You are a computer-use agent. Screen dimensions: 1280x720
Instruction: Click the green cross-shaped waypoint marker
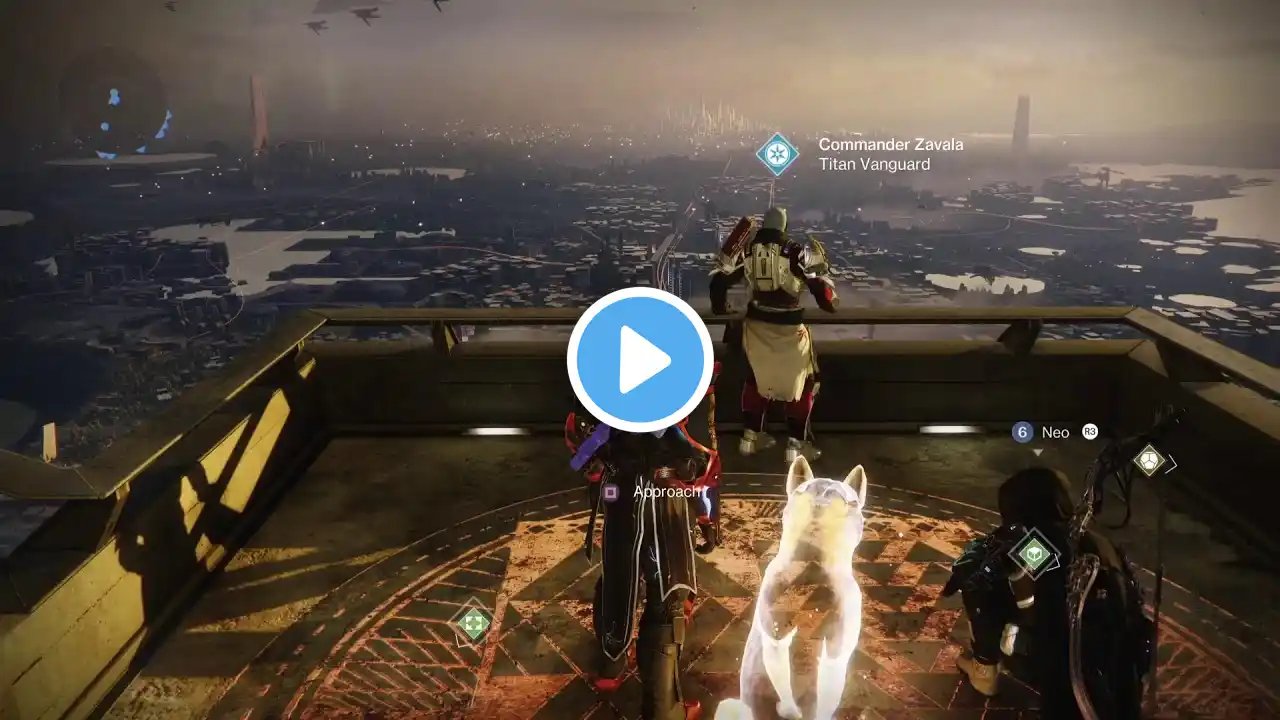(473, 623)
